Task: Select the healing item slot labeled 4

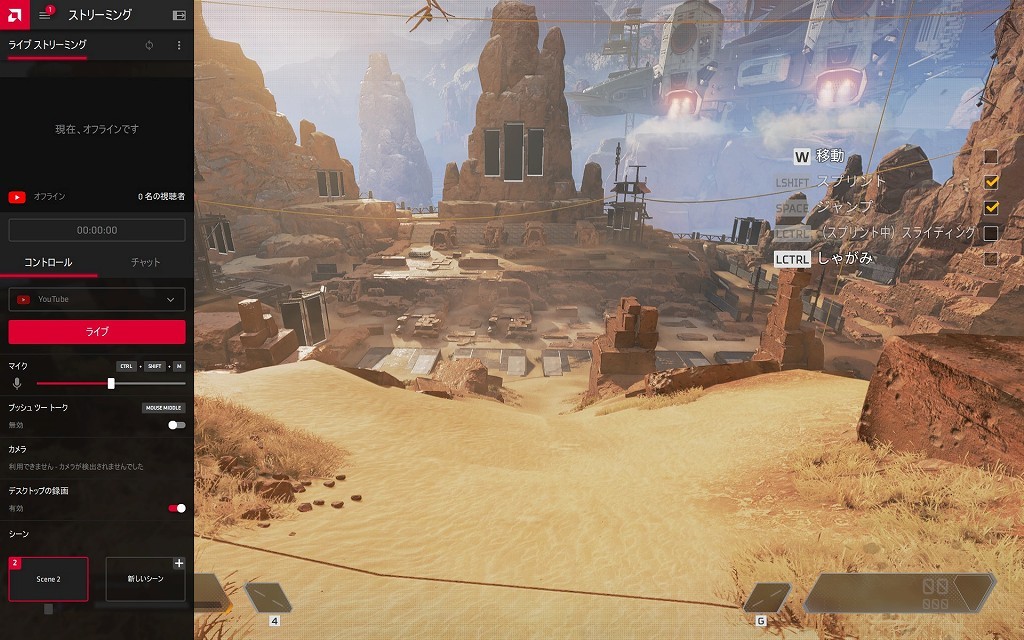Action: coord(268,598)
